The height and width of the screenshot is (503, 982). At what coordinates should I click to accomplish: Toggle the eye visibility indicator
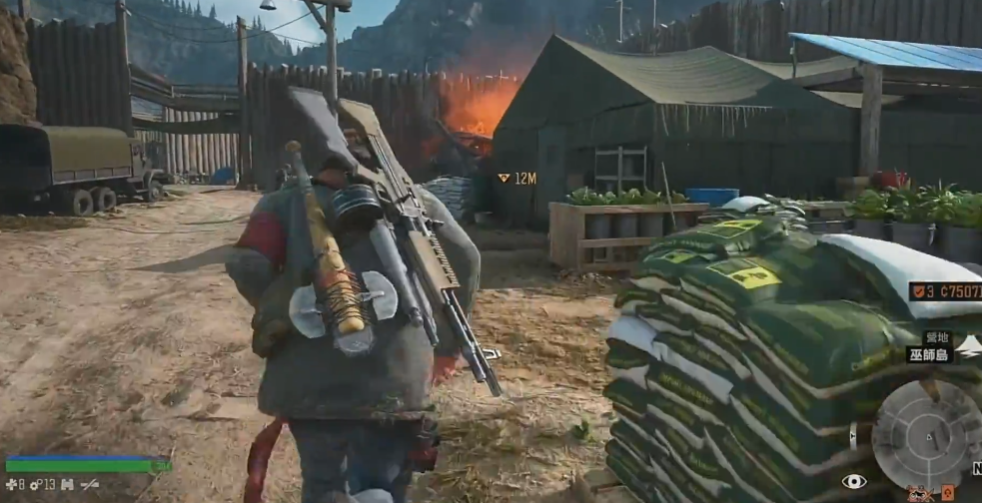coord(854,481)
